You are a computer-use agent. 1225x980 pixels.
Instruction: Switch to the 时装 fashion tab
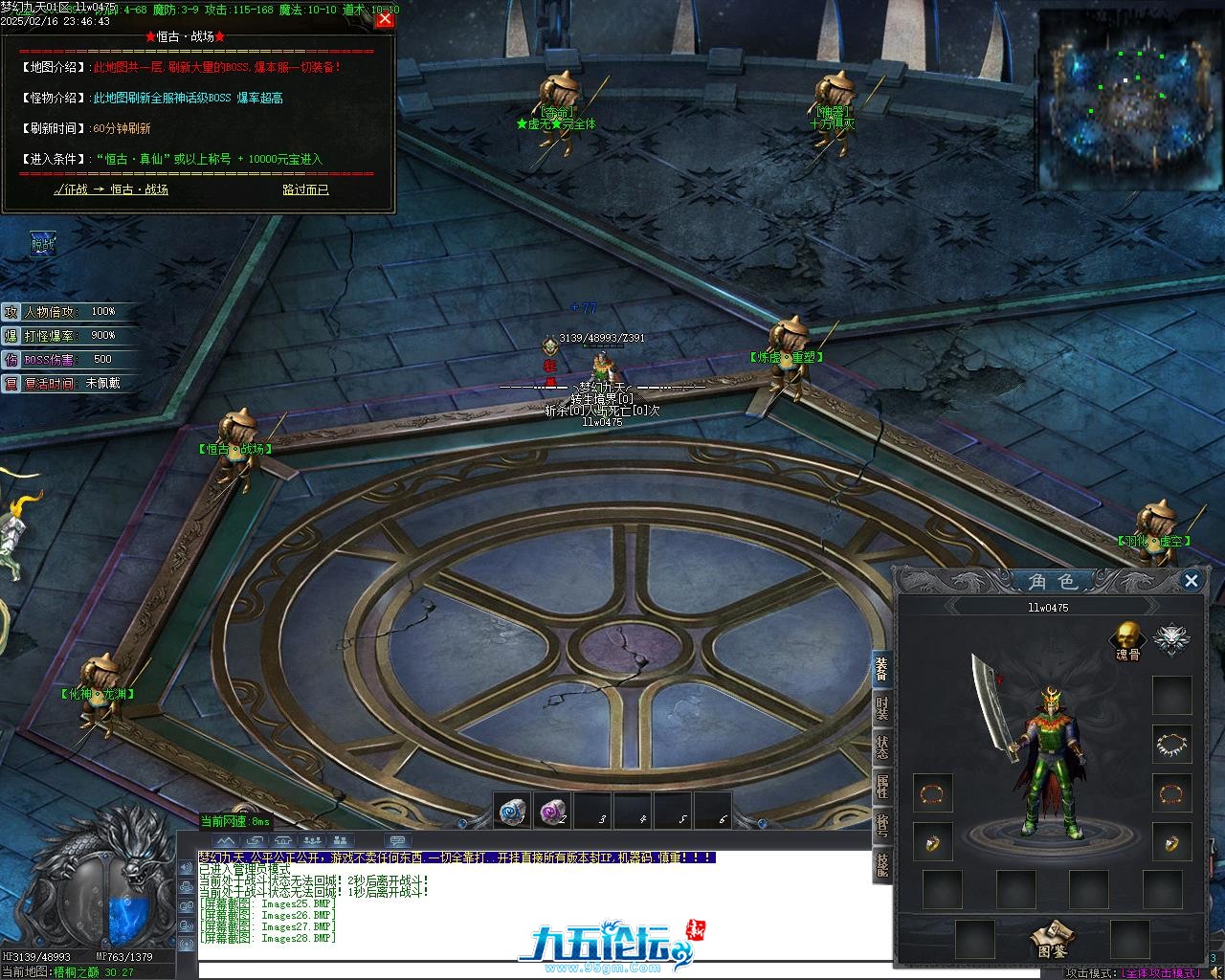[881, 709]
